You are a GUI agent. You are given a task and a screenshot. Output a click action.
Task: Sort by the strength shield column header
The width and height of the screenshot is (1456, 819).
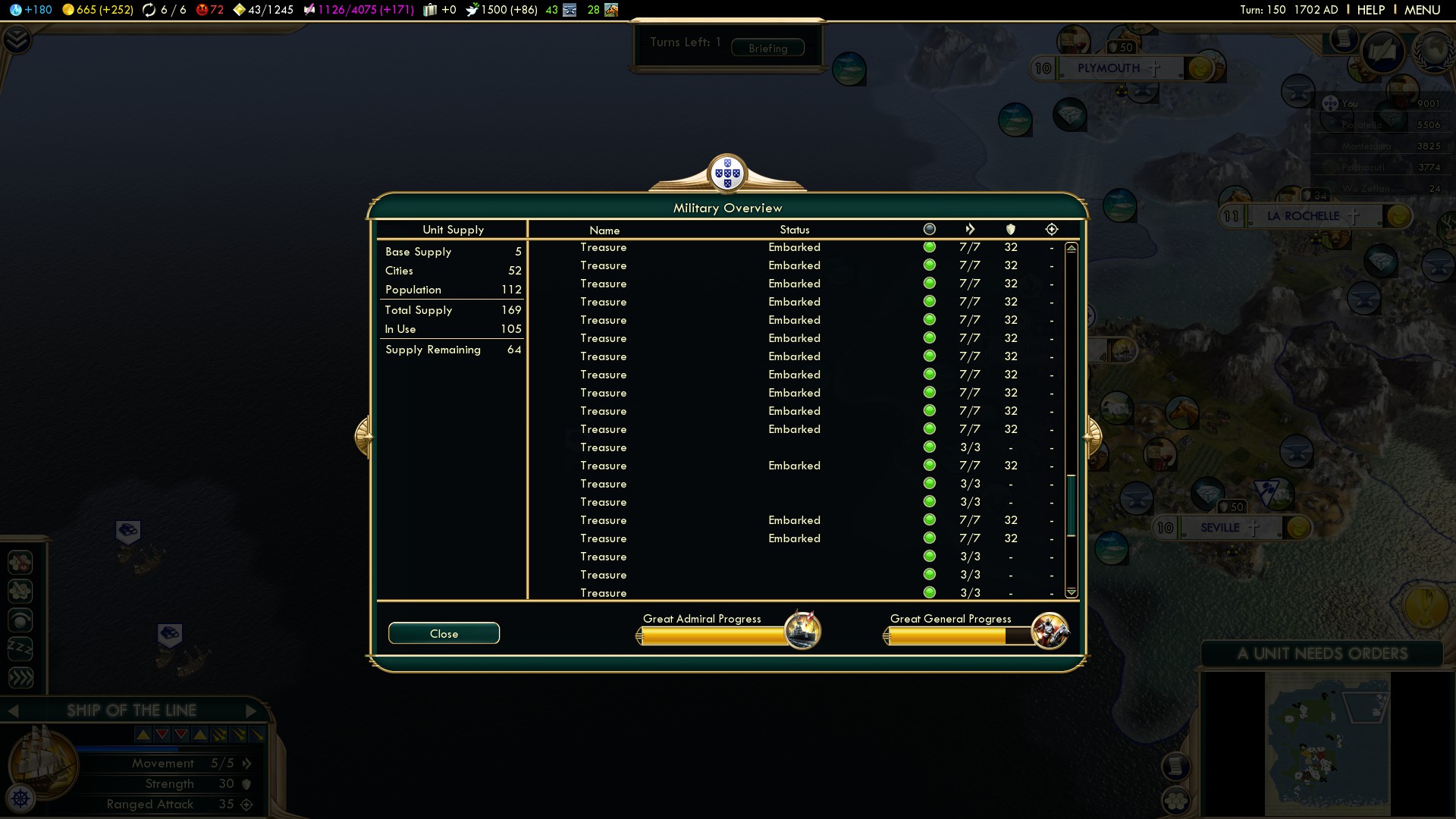tap(1010, 229)
